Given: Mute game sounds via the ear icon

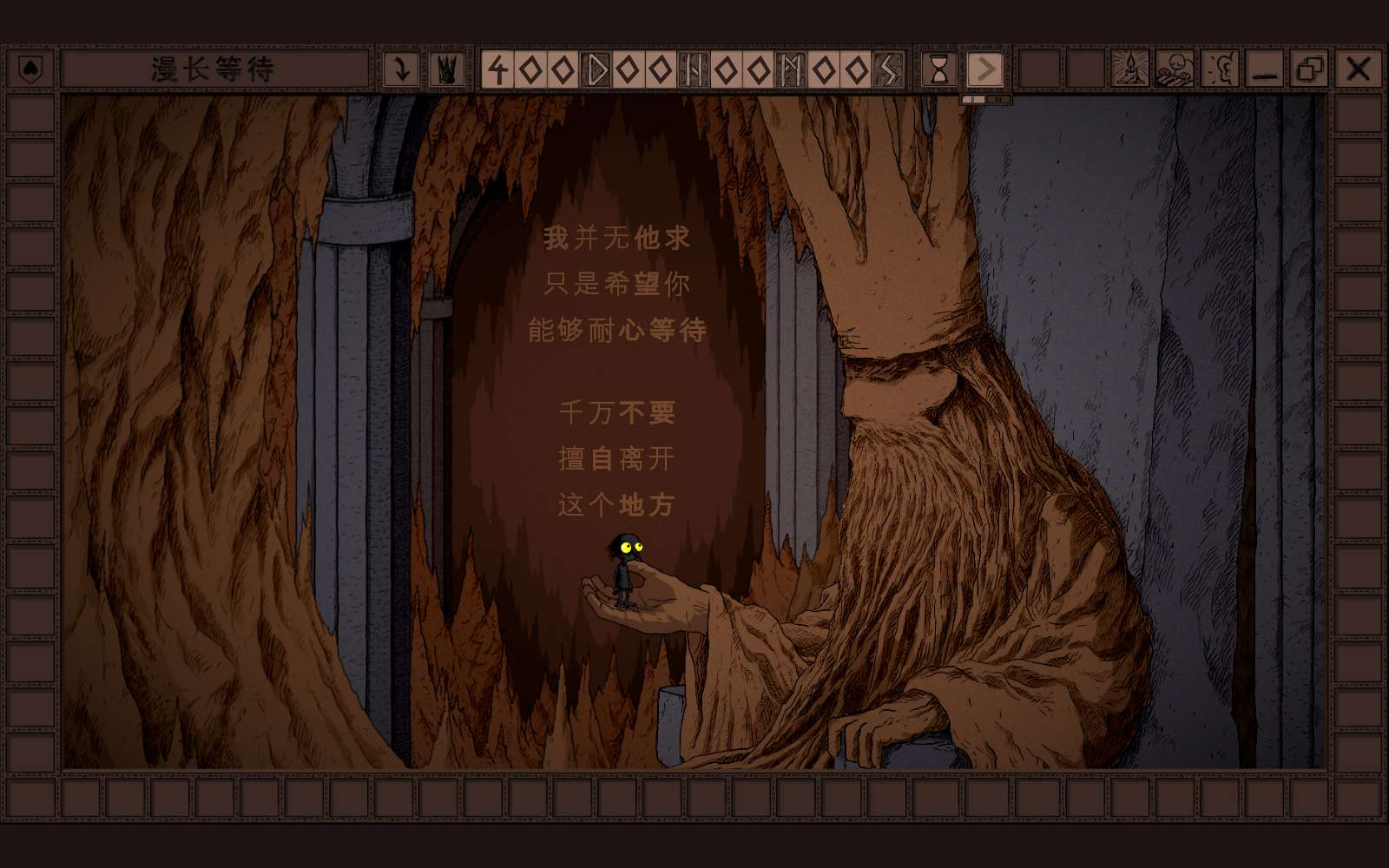Looking at the screenshot, I should click(x=1218, y=69).
